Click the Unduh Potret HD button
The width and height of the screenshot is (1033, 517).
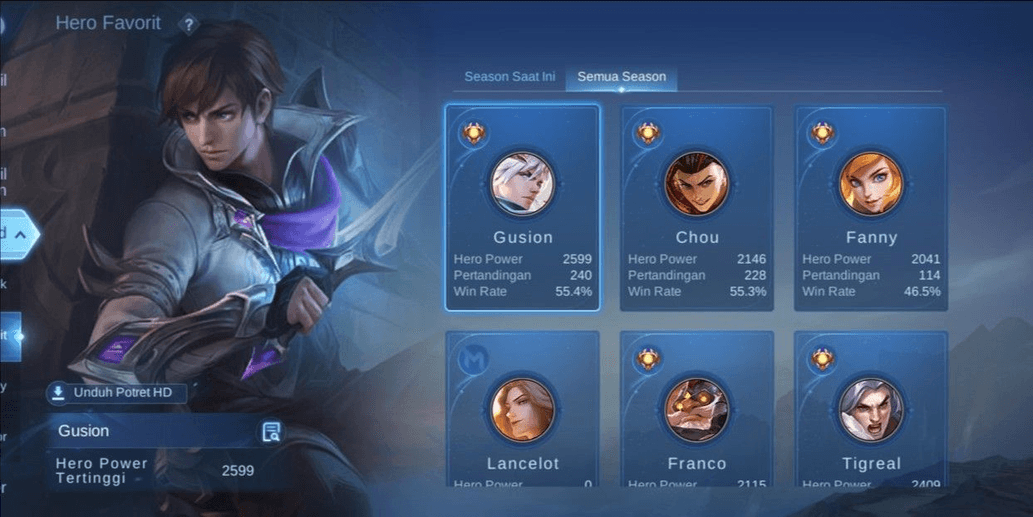coord(116,393)
